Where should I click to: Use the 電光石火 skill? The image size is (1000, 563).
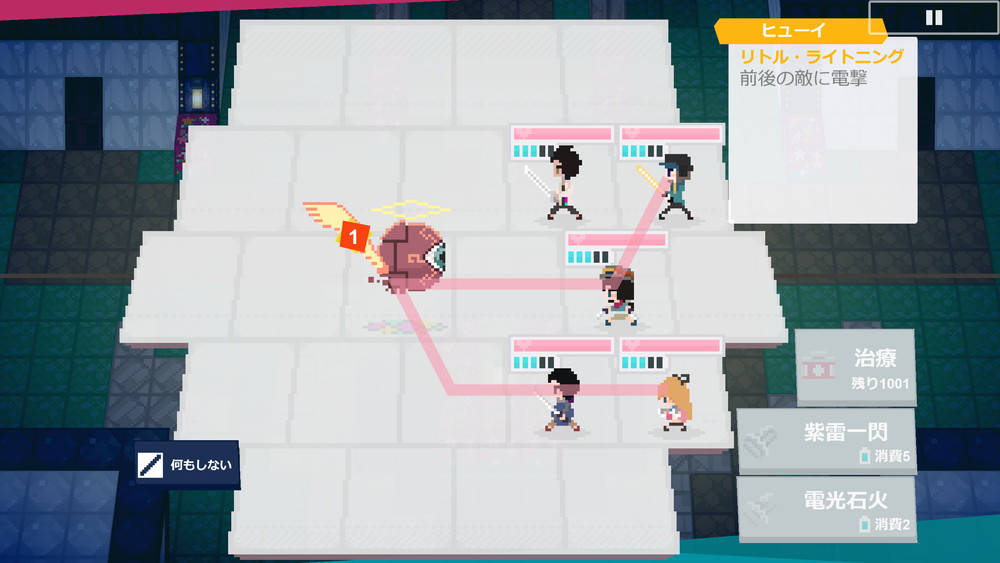point(826,509)
